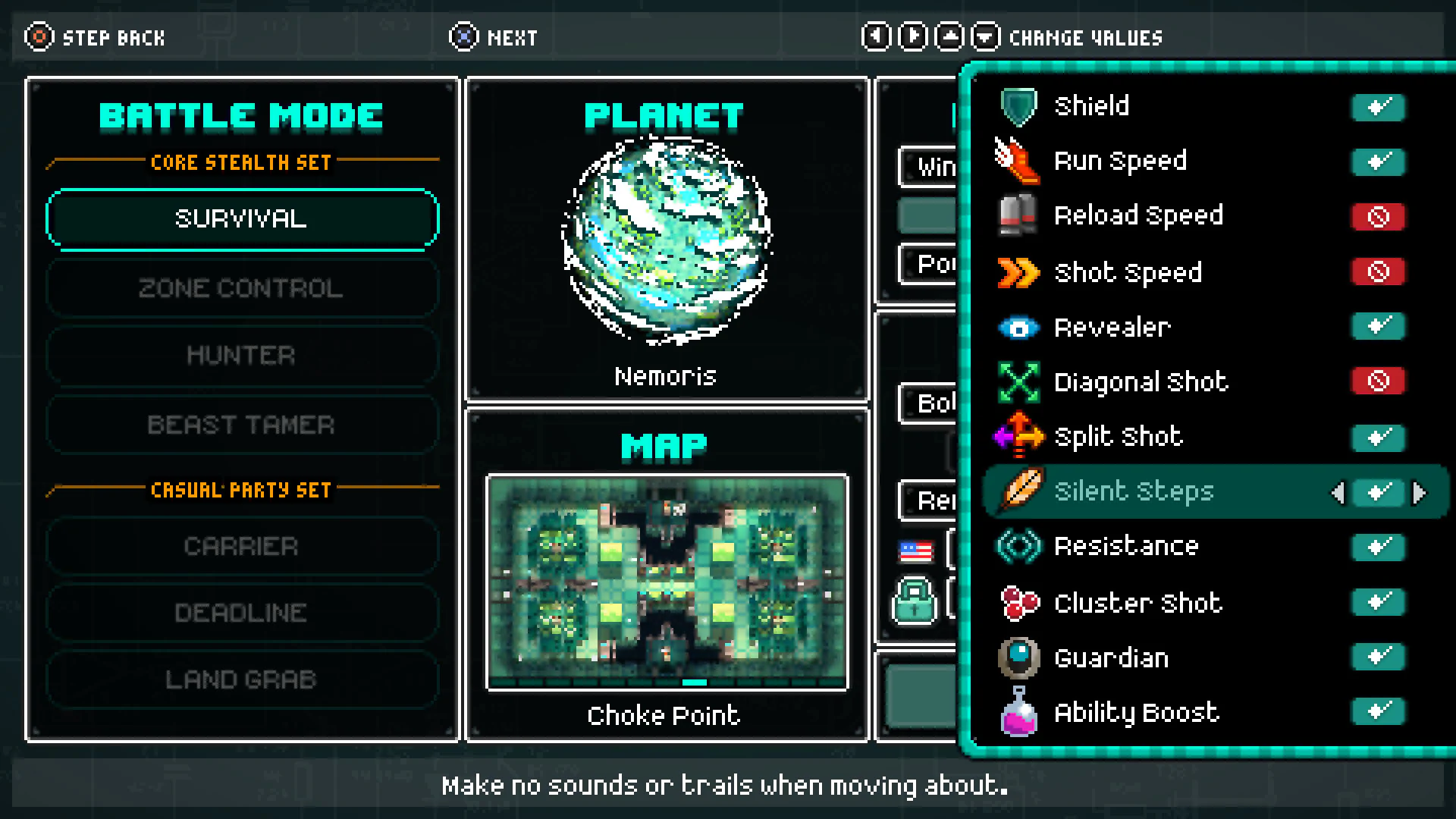Click the padlock icon near Remote setting
The height and width of the screenshot is (819, 1456).
click(914, 601)
